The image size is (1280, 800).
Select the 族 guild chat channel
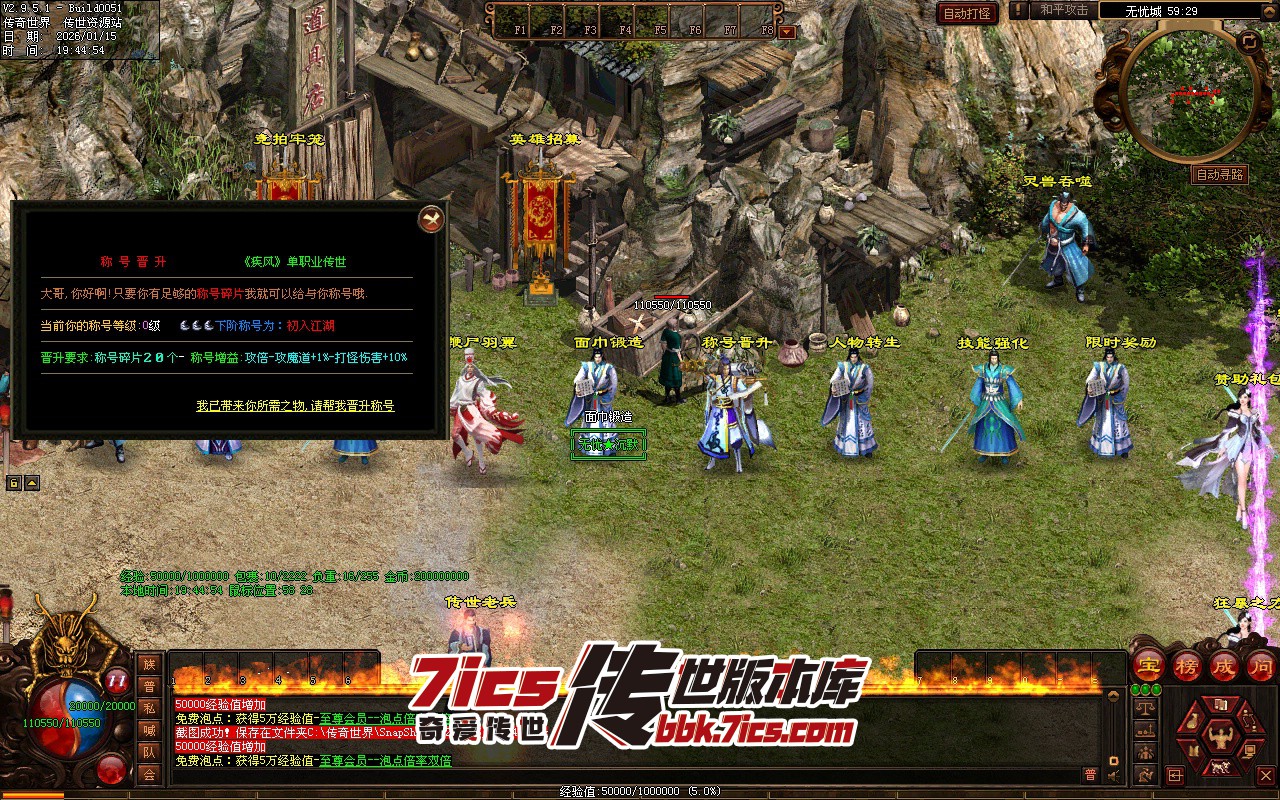pyautogui.click(x=149, y=664)
